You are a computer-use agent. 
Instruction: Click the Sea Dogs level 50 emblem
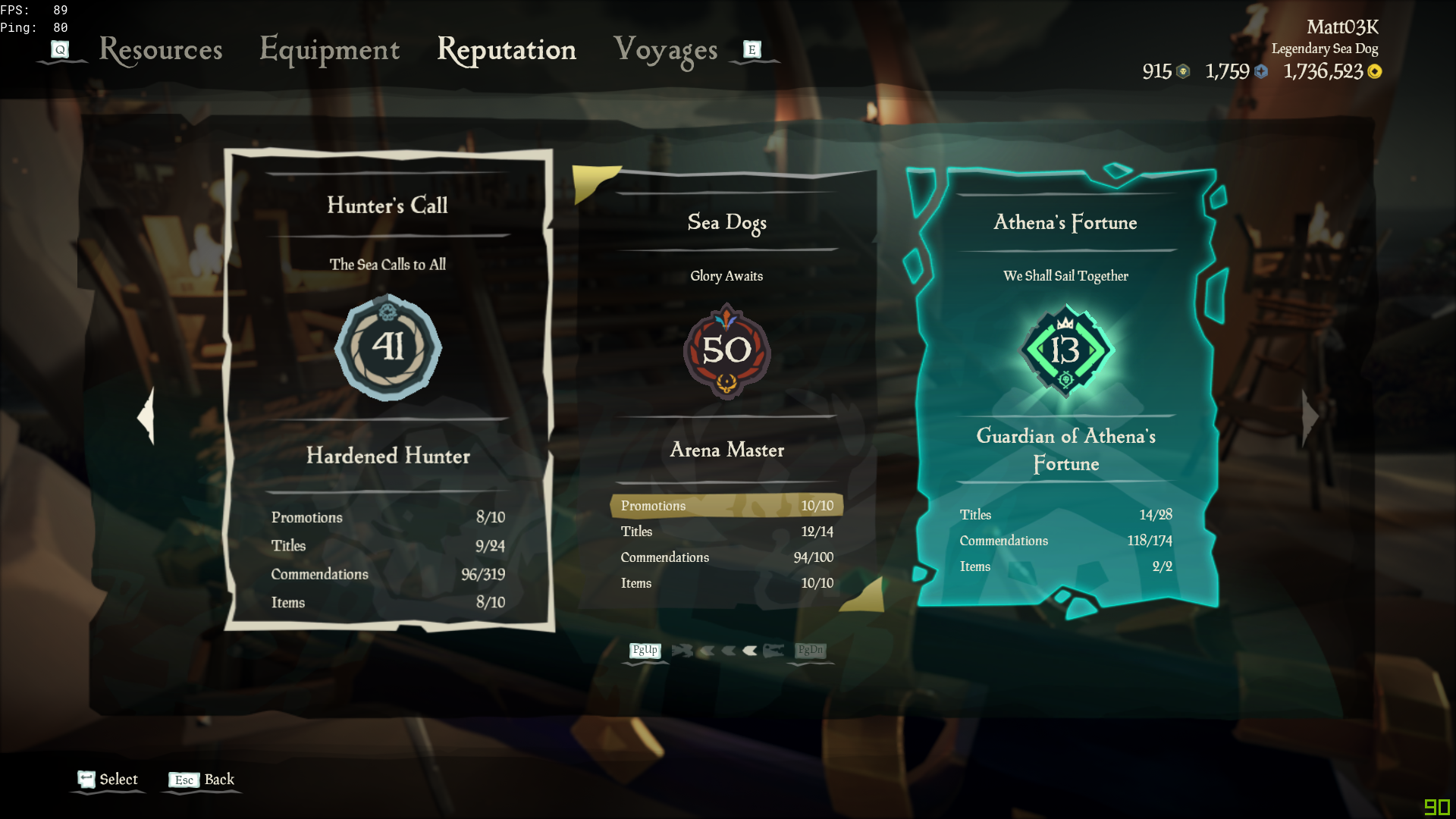click(x=726, y=350)
